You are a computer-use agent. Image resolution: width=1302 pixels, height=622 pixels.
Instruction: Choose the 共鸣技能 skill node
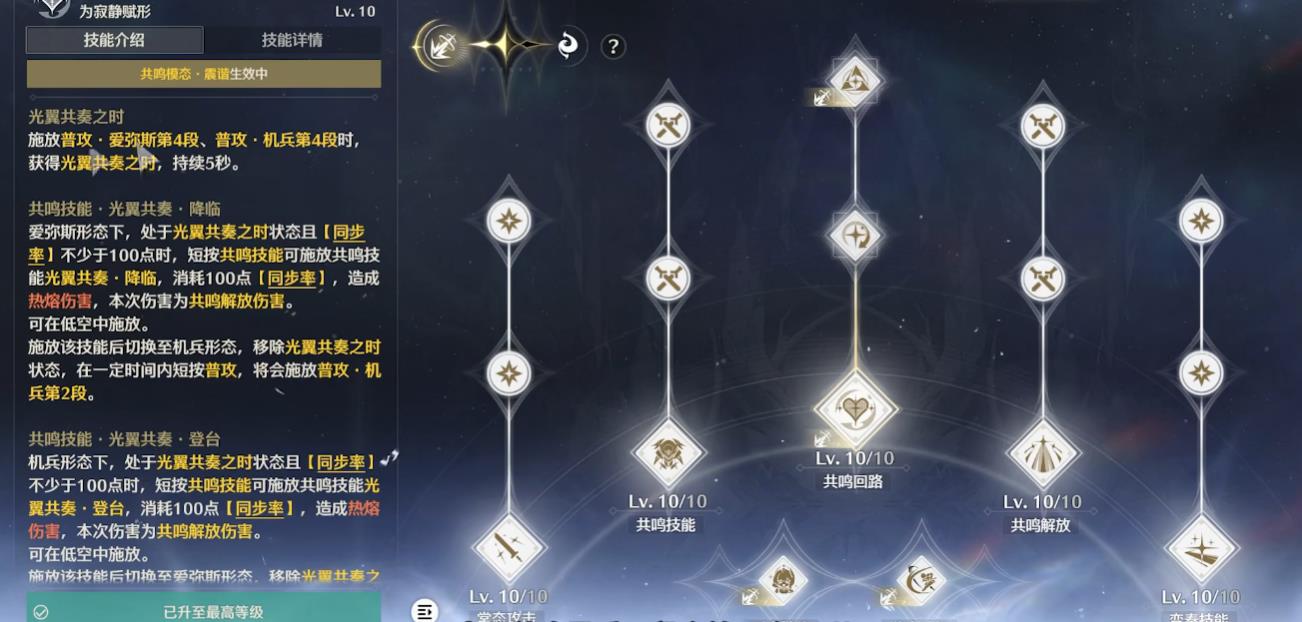668,453
